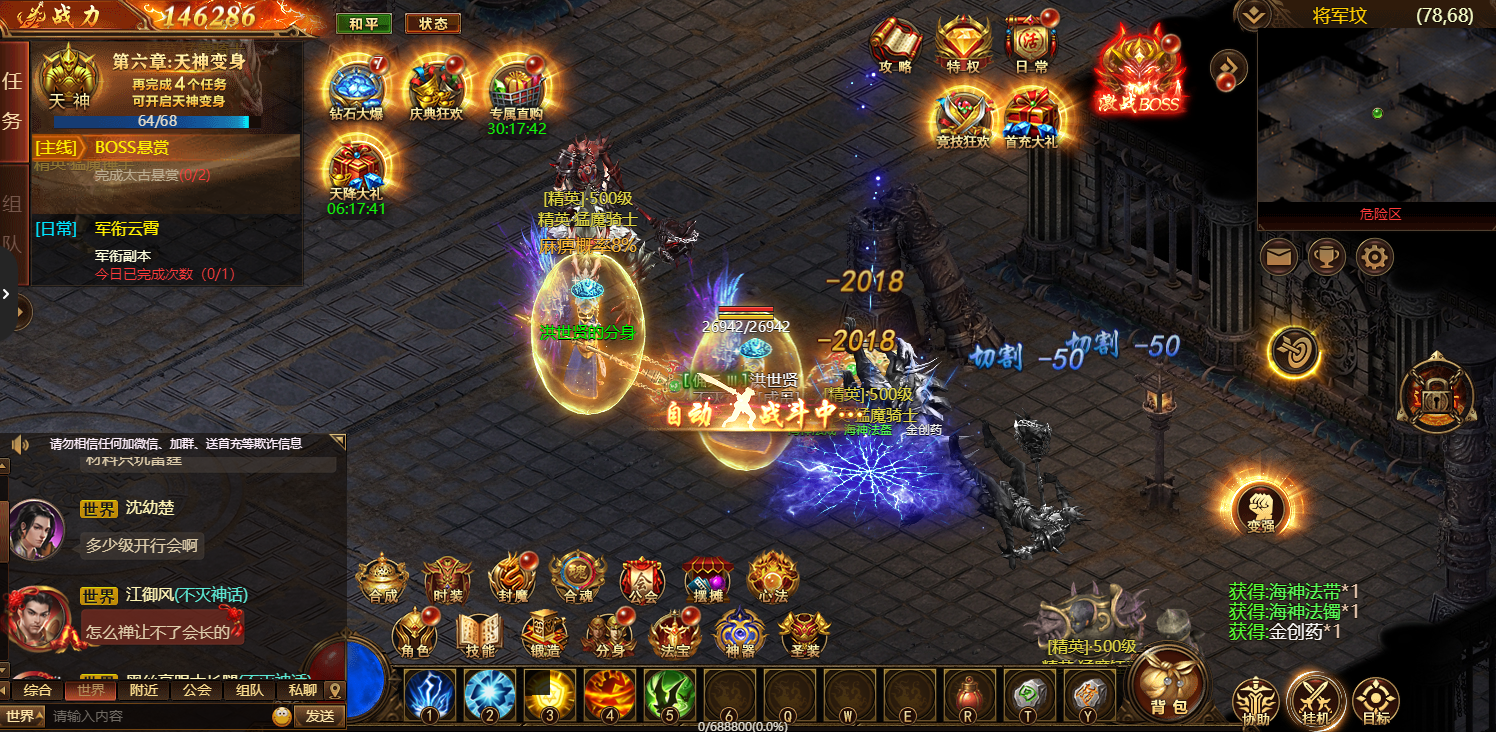This screenshot has width=1496, height=732.
Task: Open the 背包 backpack button
Action: click(x=1168, y=682)
